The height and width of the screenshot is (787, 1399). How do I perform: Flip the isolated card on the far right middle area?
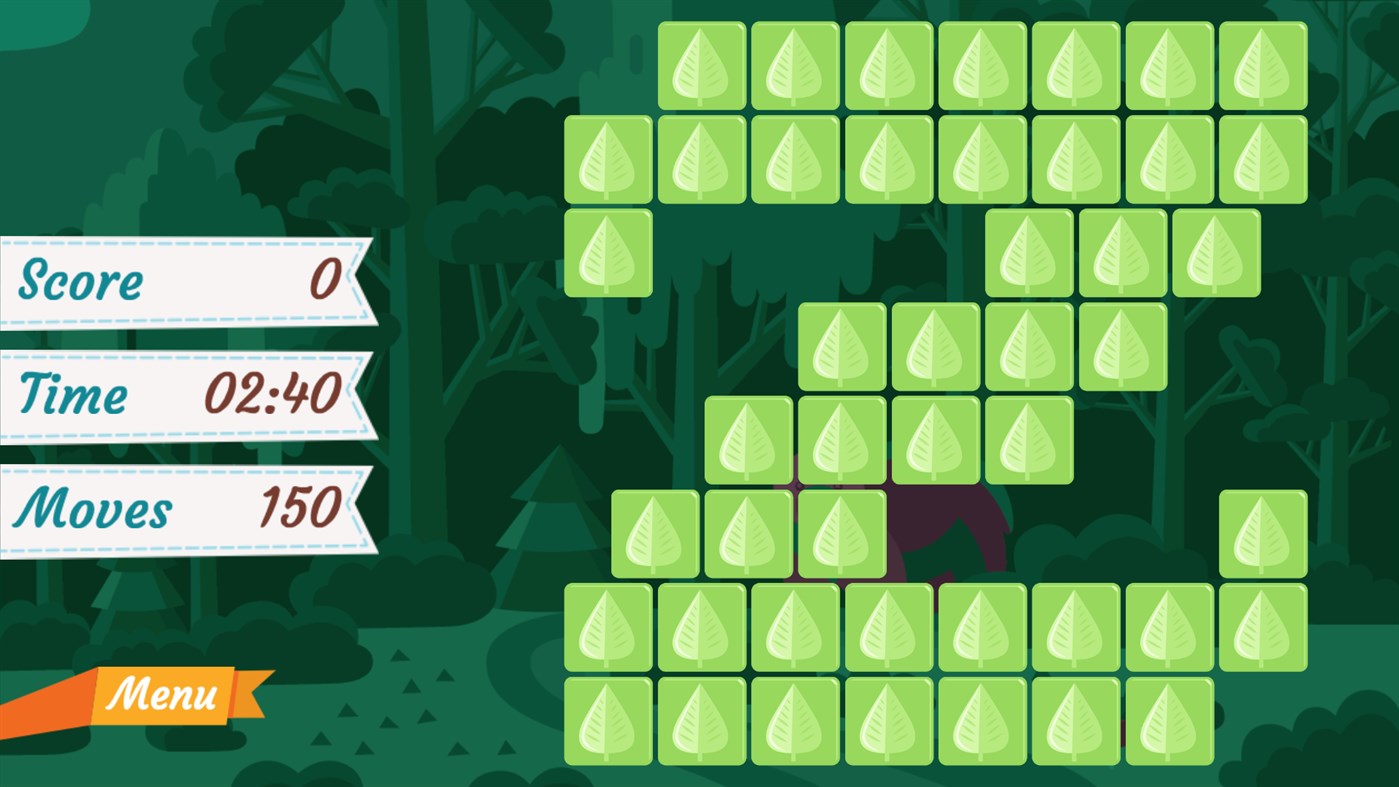pos(1262,533)
